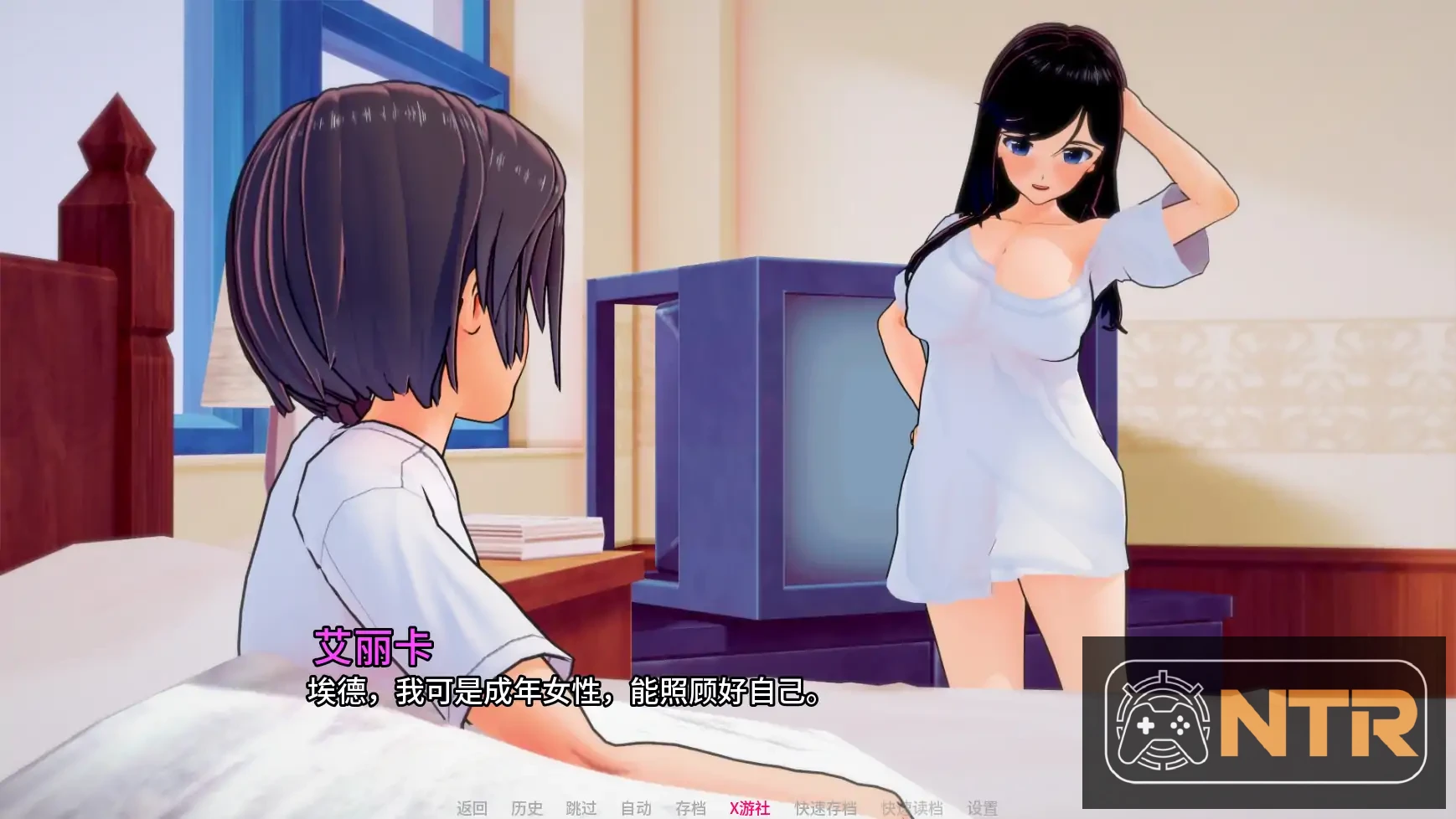The width and height of the screenshot is (1456, 819).
Task: Activate the highlighted X游社 entry
Action: tap(748, 809)
